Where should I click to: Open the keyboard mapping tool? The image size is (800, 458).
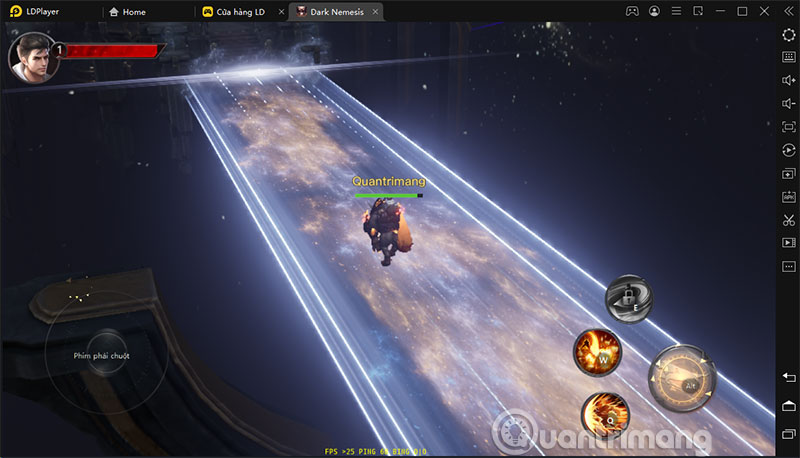point(789,57)
